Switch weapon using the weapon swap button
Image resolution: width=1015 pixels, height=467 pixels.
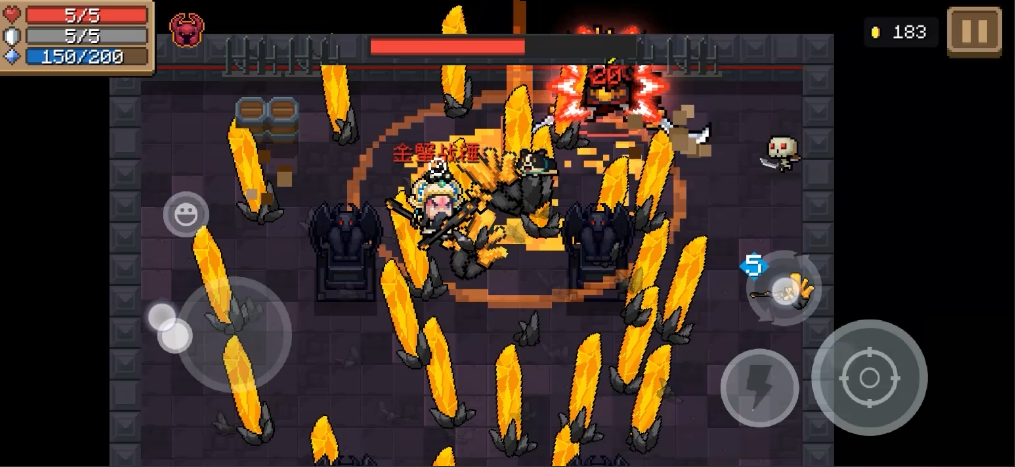(784, 289)
